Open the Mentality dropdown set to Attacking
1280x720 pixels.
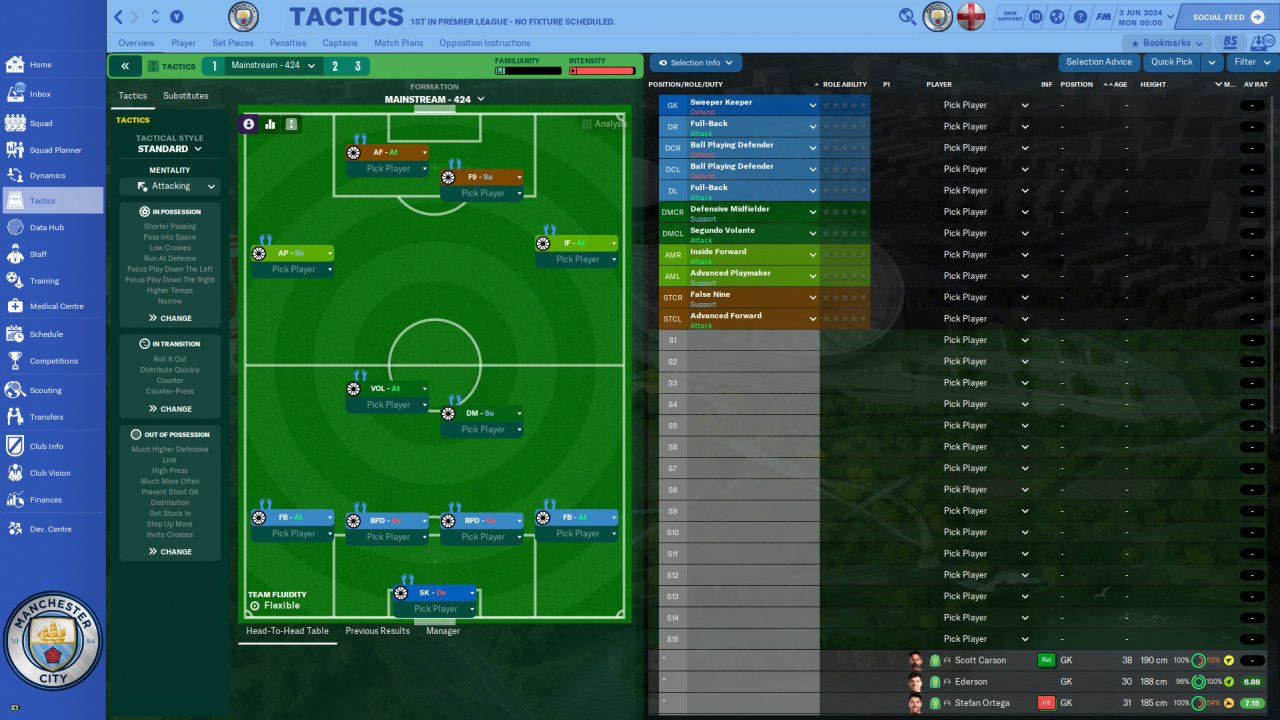click(170, 186)
